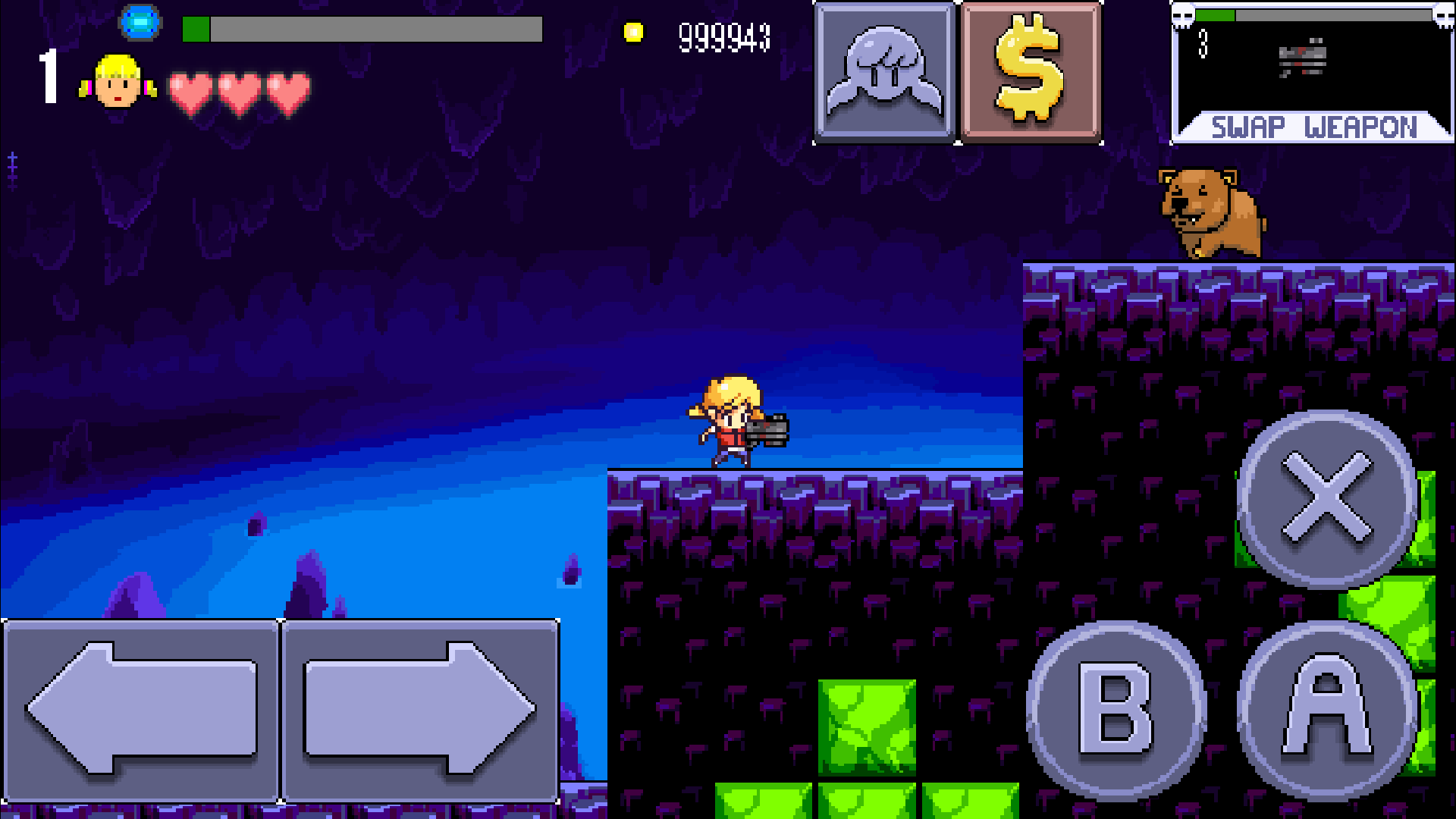The image size is (1456, 819).
Task: Hit the round A action button
Action: click(1327, 710)
